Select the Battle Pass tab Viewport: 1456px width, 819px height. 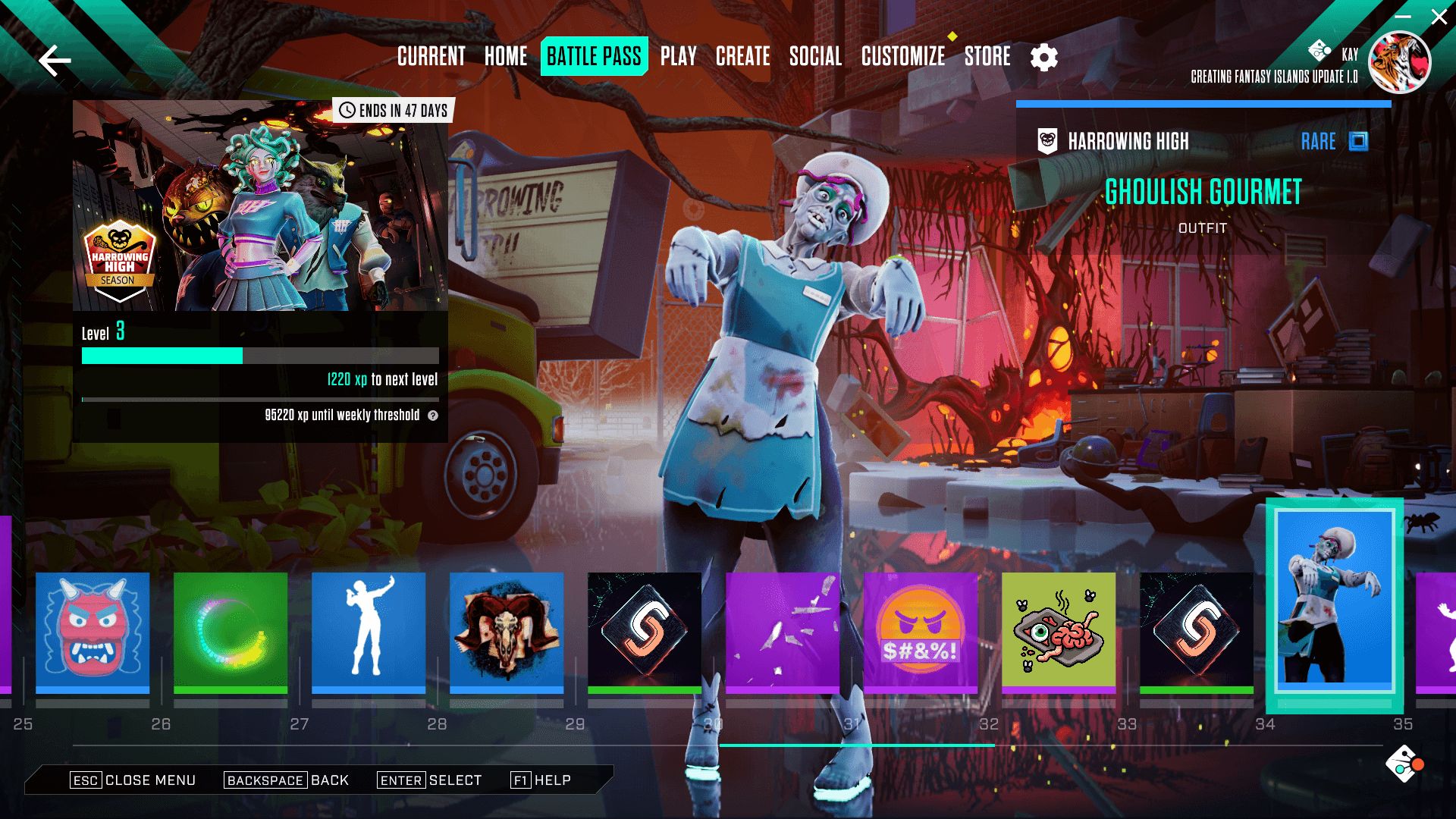(x=594, y=56)
